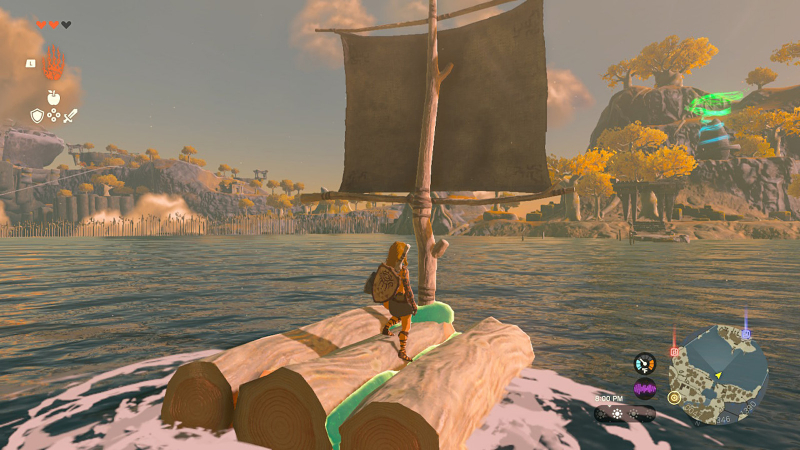
Task: Open the circular minimap
Action: [x=718, y=375]
